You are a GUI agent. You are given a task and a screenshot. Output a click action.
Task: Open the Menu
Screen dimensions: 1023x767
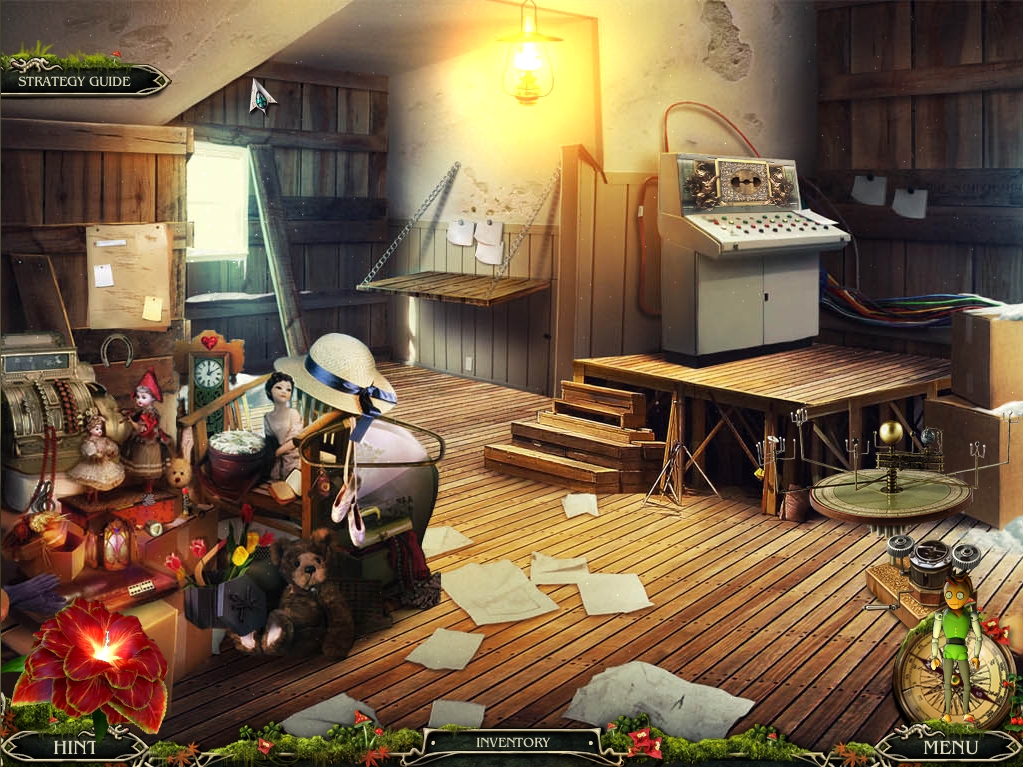pos(950,746)
